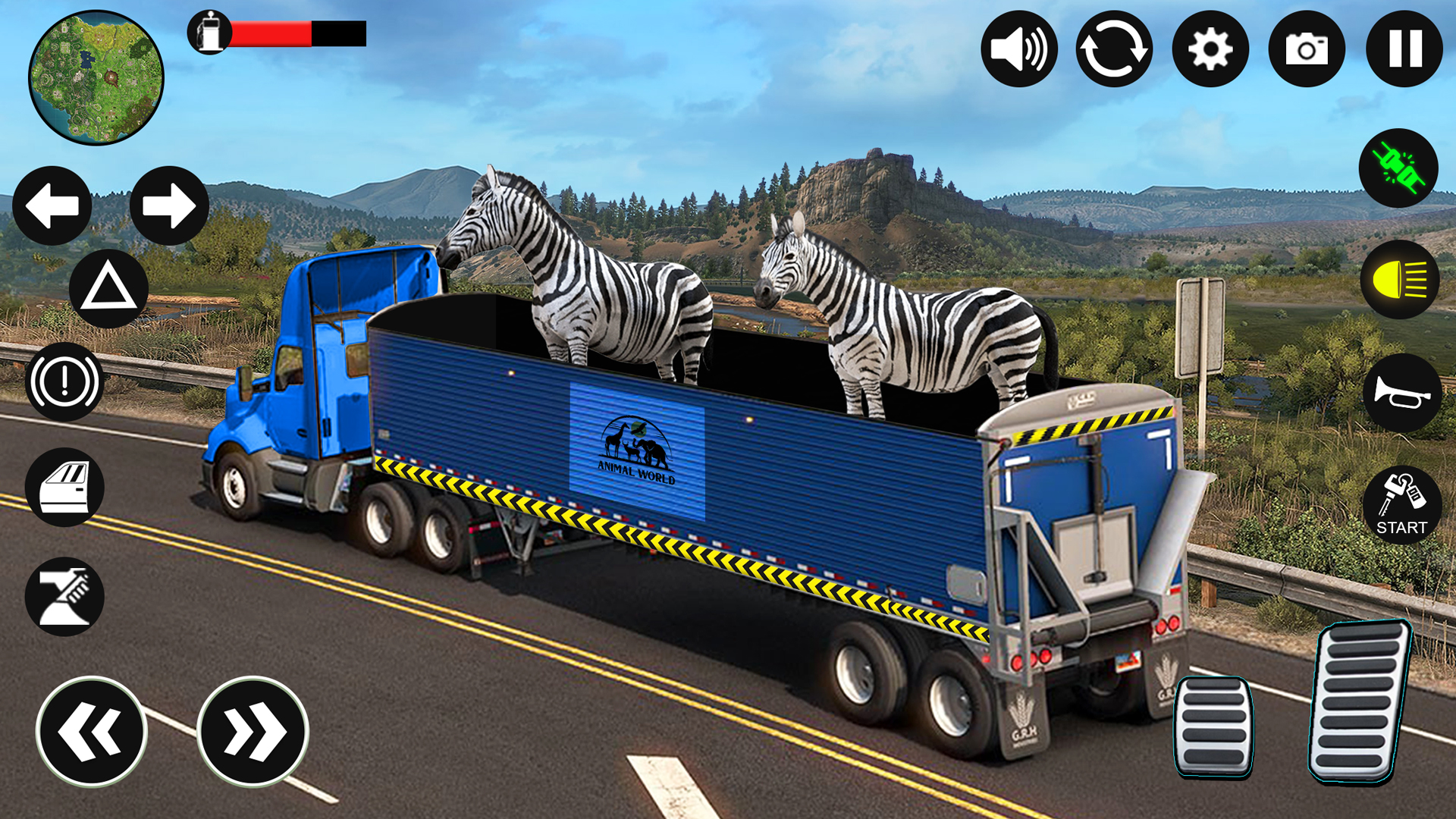1456x819 pixels.
Task: Steer left with the left arrow
Action: (x=52, y=205)
